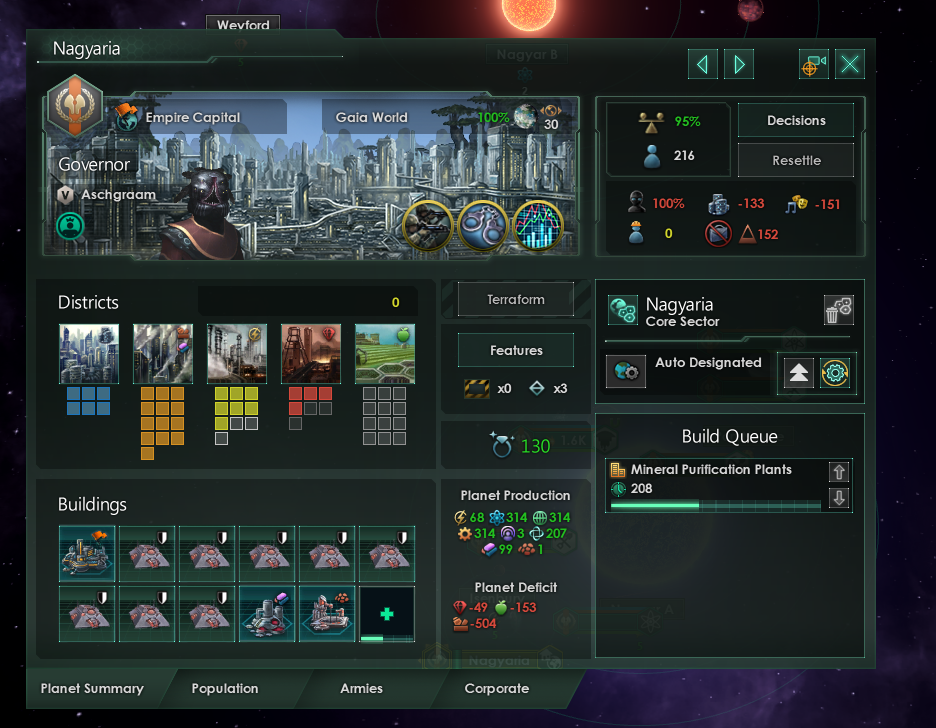Open the Decisions menu
Viewport: 936px width, 728px height.
[796, 121]
